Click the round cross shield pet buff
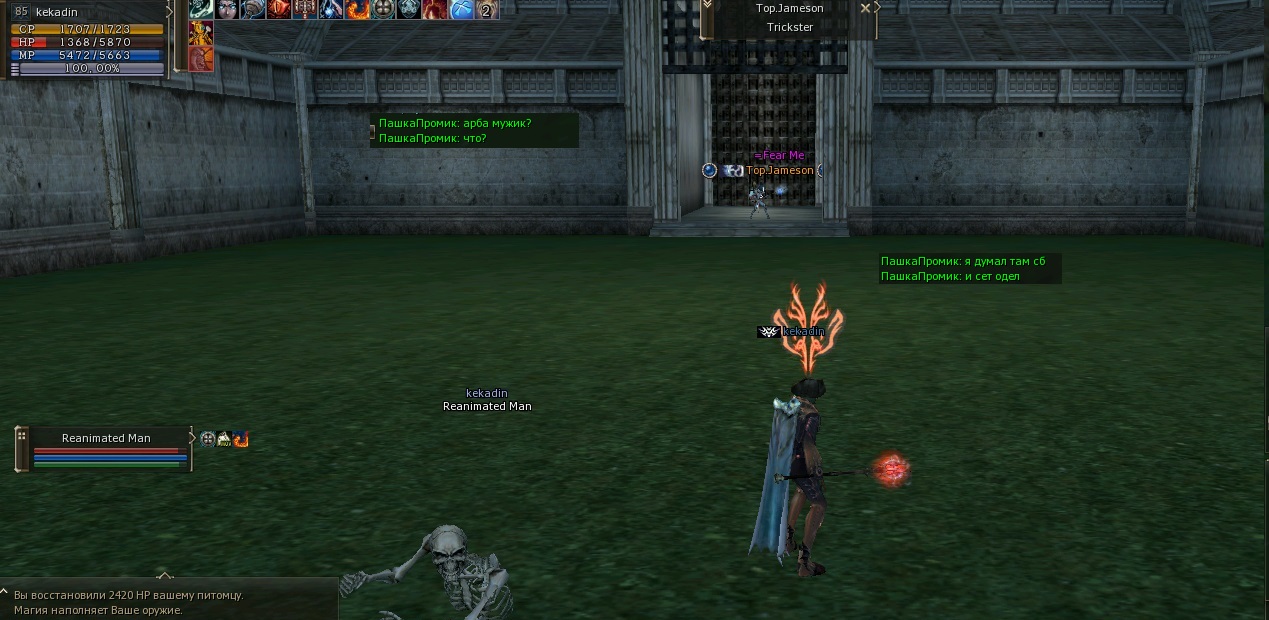The width and height of the screenshot is (1269, 620). point(208,438)
